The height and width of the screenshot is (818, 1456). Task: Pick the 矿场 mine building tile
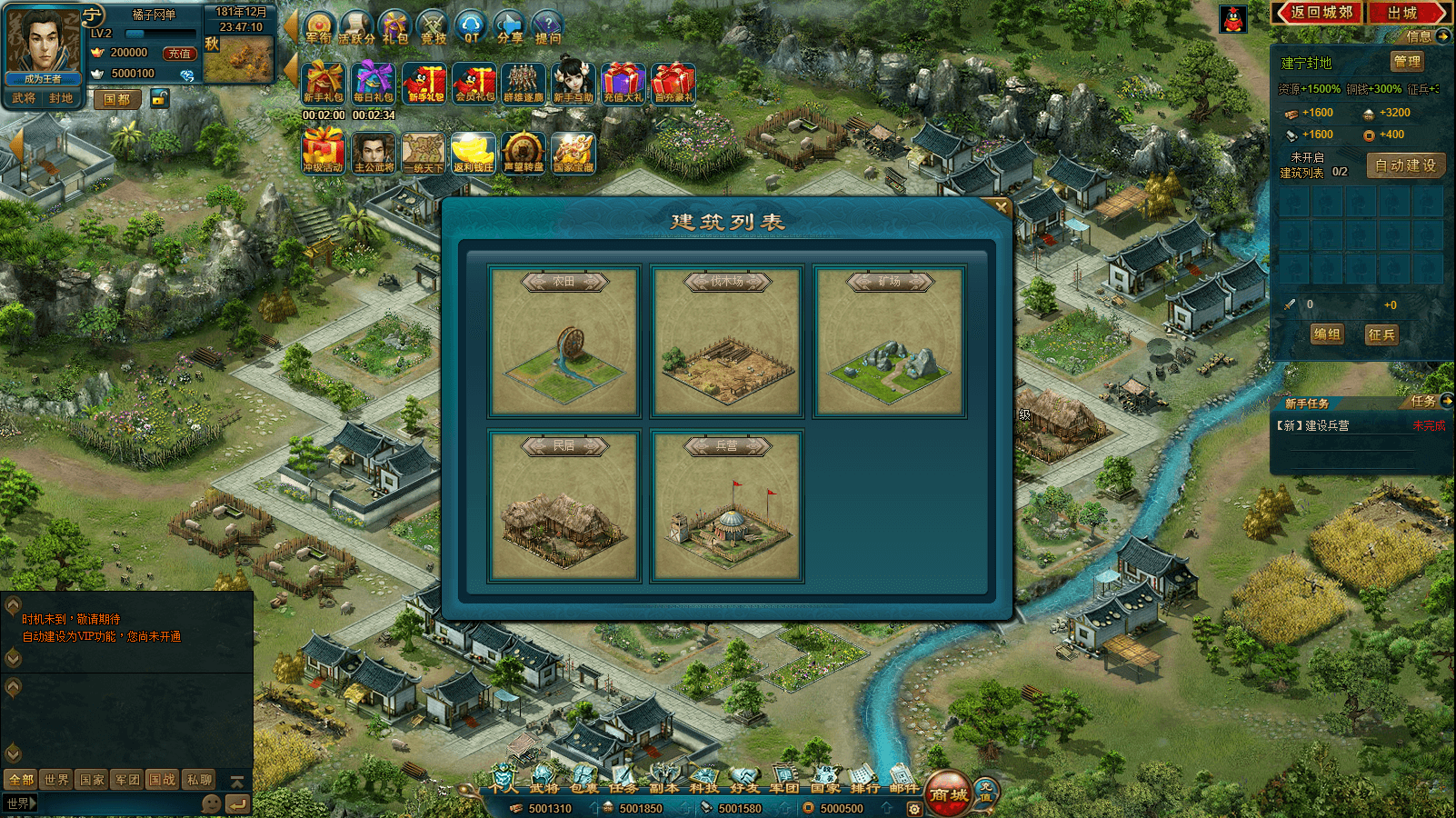[x=890, y=341]
